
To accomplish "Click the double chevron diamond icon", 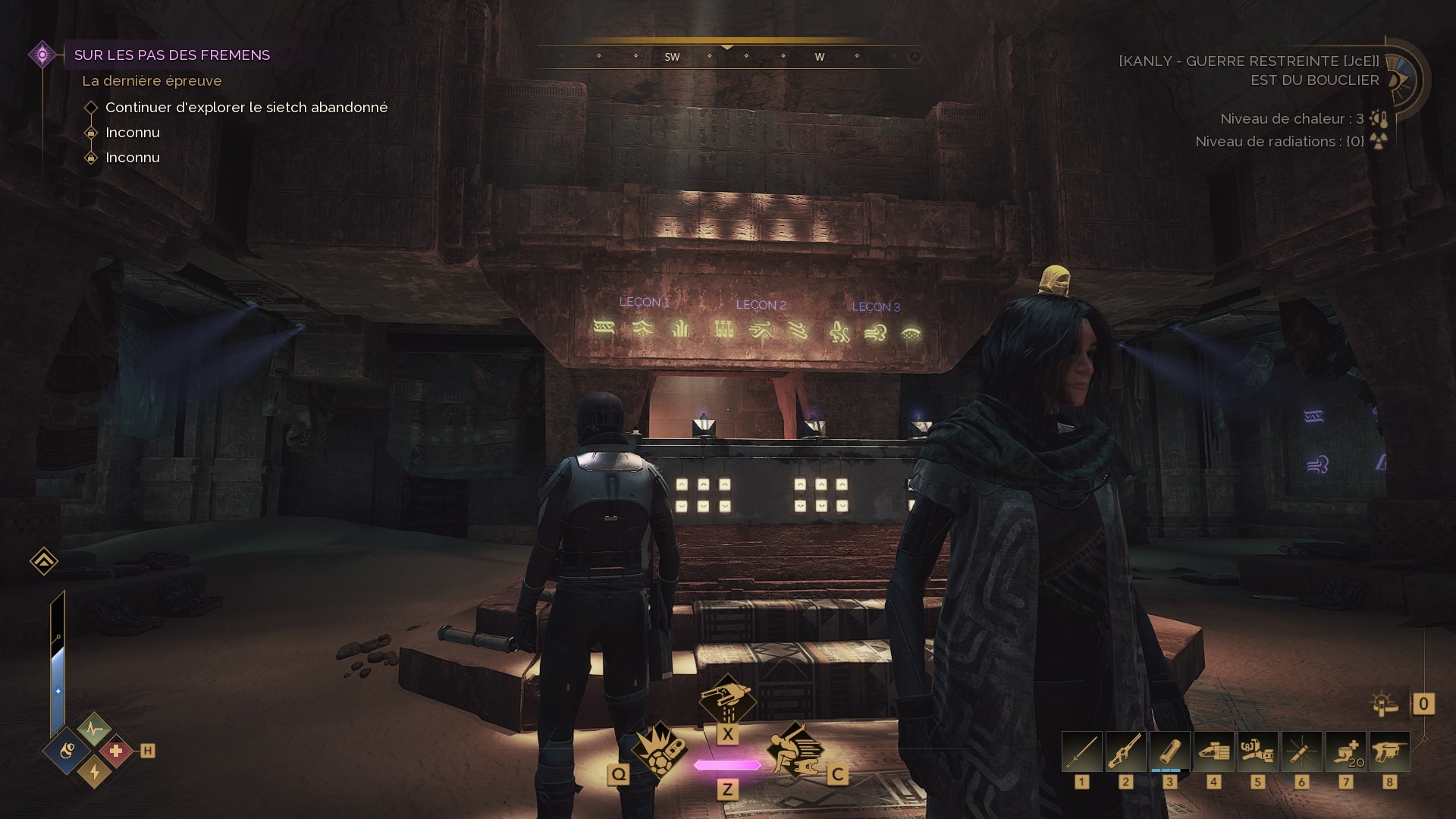I will (44, 561).
